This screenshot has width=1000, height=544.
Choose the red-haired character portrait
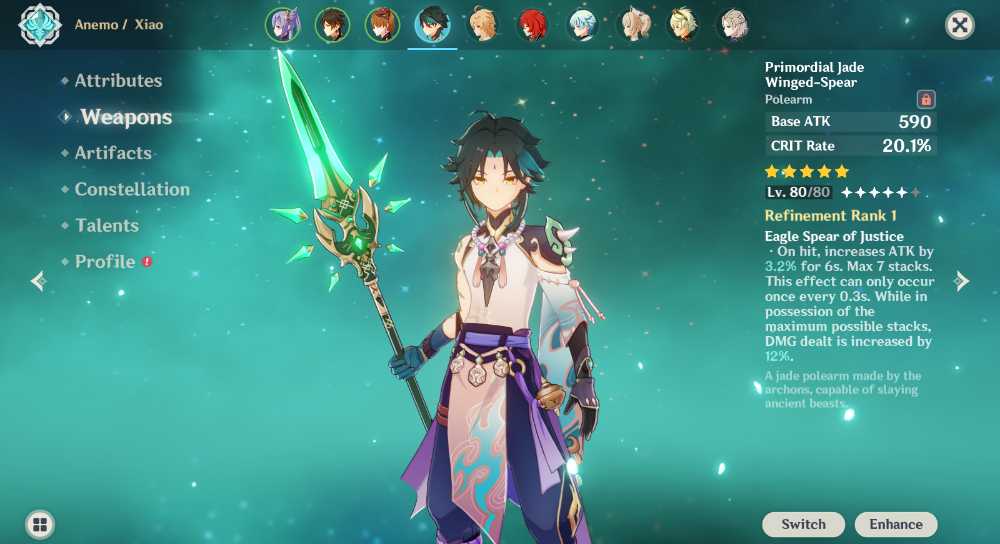[x=533, y=25]
